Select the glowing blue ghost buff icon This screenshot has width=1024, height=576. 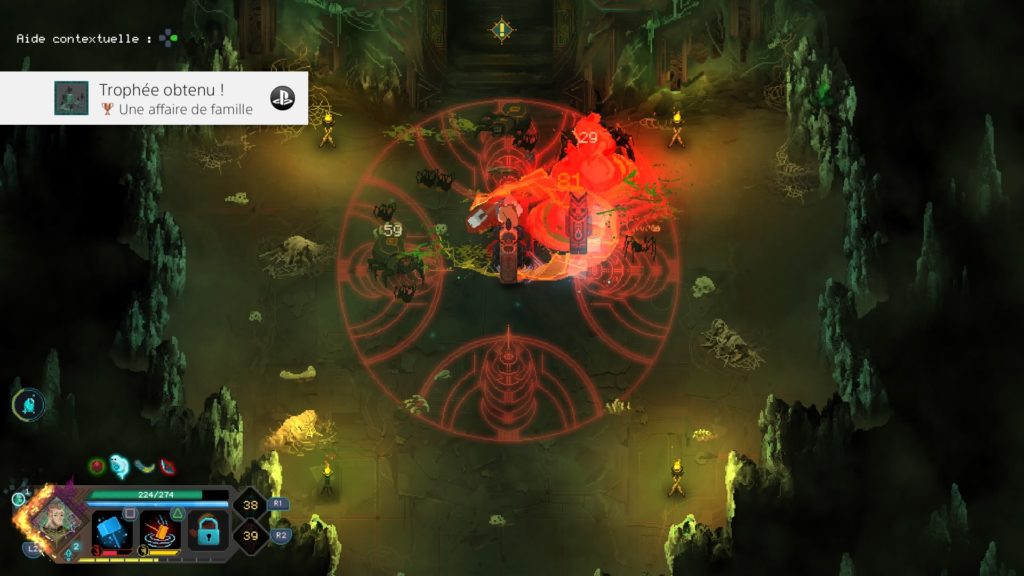click(x=120, y=465)
